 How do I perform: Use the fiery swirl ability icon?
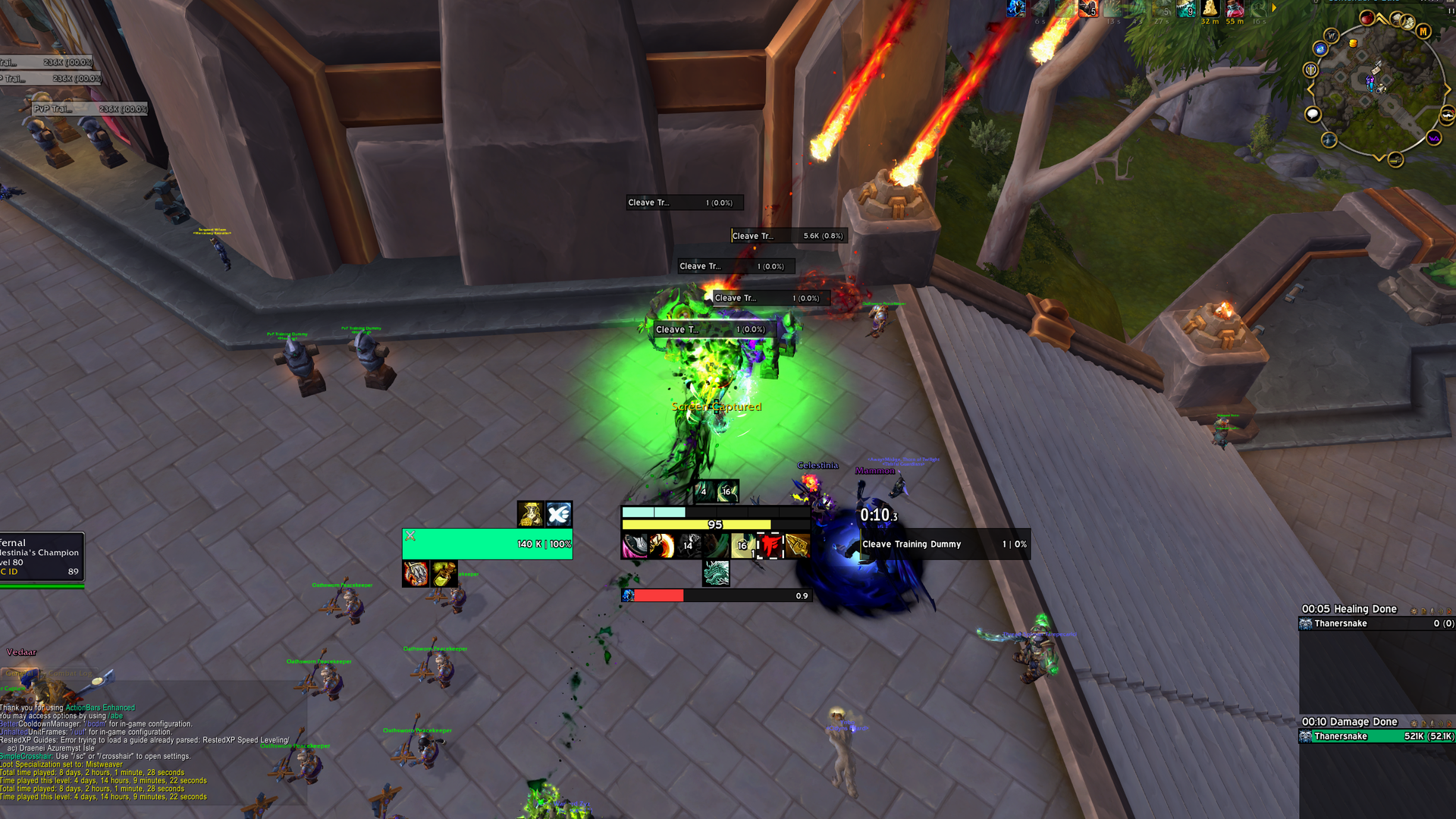pyautogui.click(x=661, y=545)
